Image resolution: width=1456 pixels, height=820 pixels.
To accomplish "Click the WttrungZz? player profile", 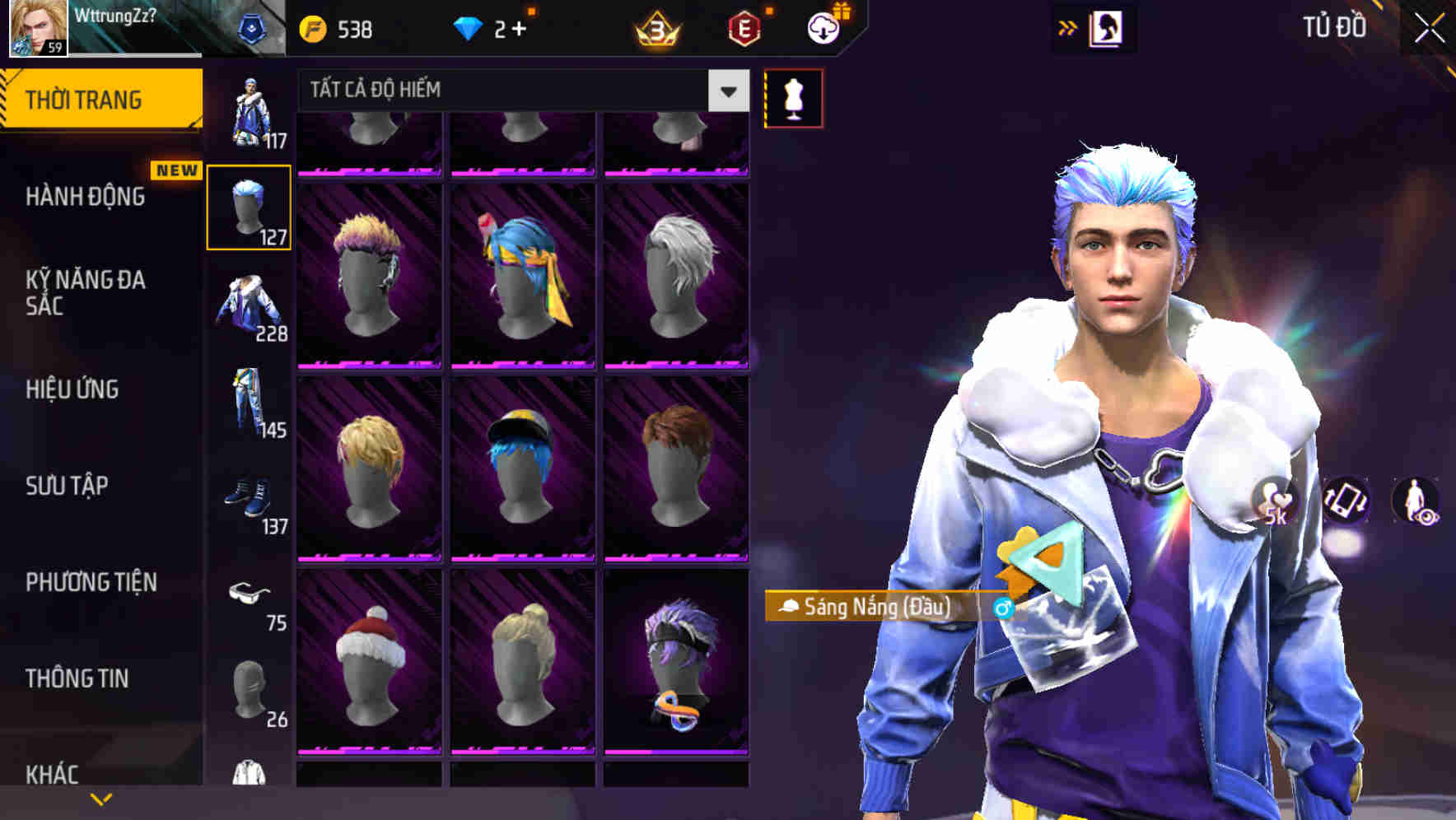I will (115, 16).
